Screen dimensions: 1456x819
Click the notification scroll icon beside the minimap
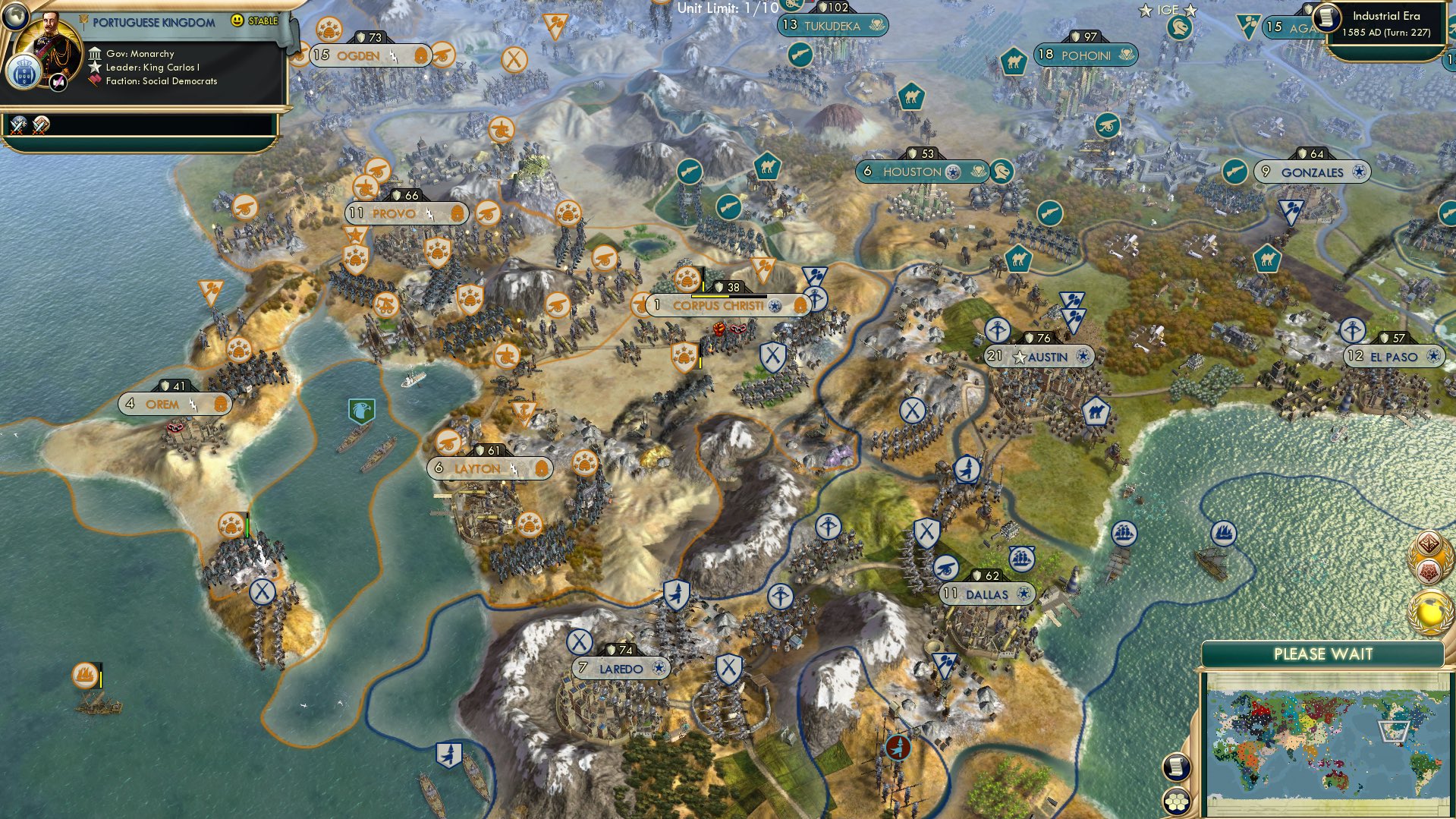tap(1178, 766)
